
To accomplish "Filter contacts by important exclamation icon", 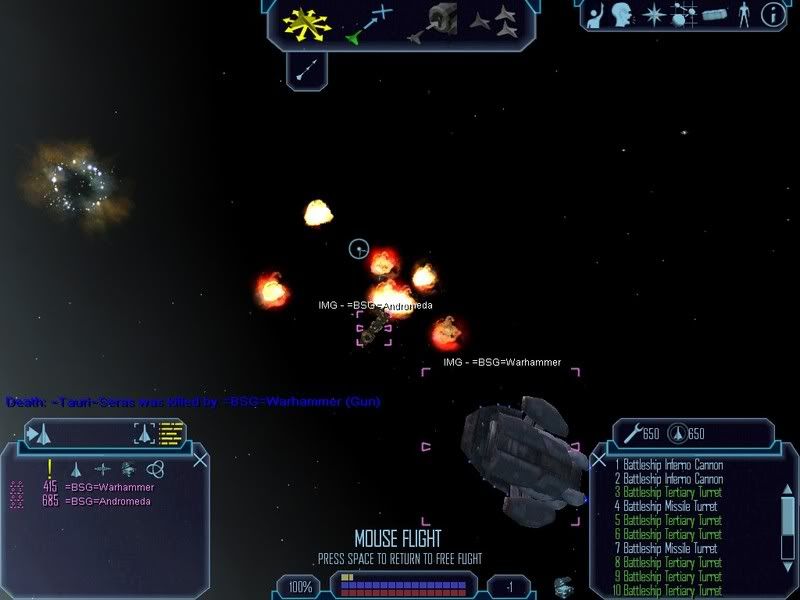I will (49, 468).
